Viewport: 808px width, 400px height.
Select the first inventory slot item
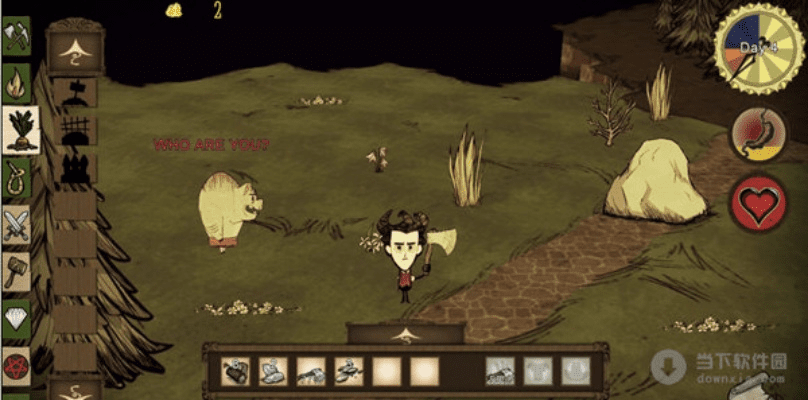236,372
